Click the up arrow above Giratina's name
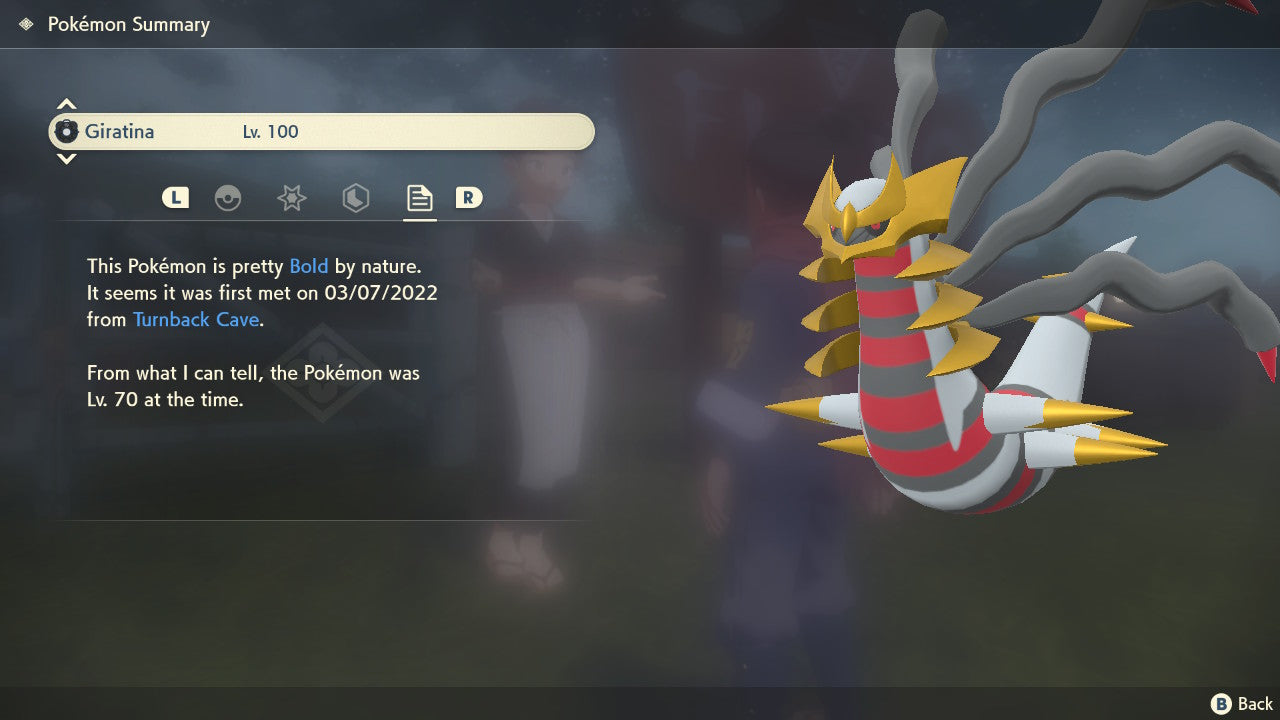Screen dimensions: 1280x720 66,103
